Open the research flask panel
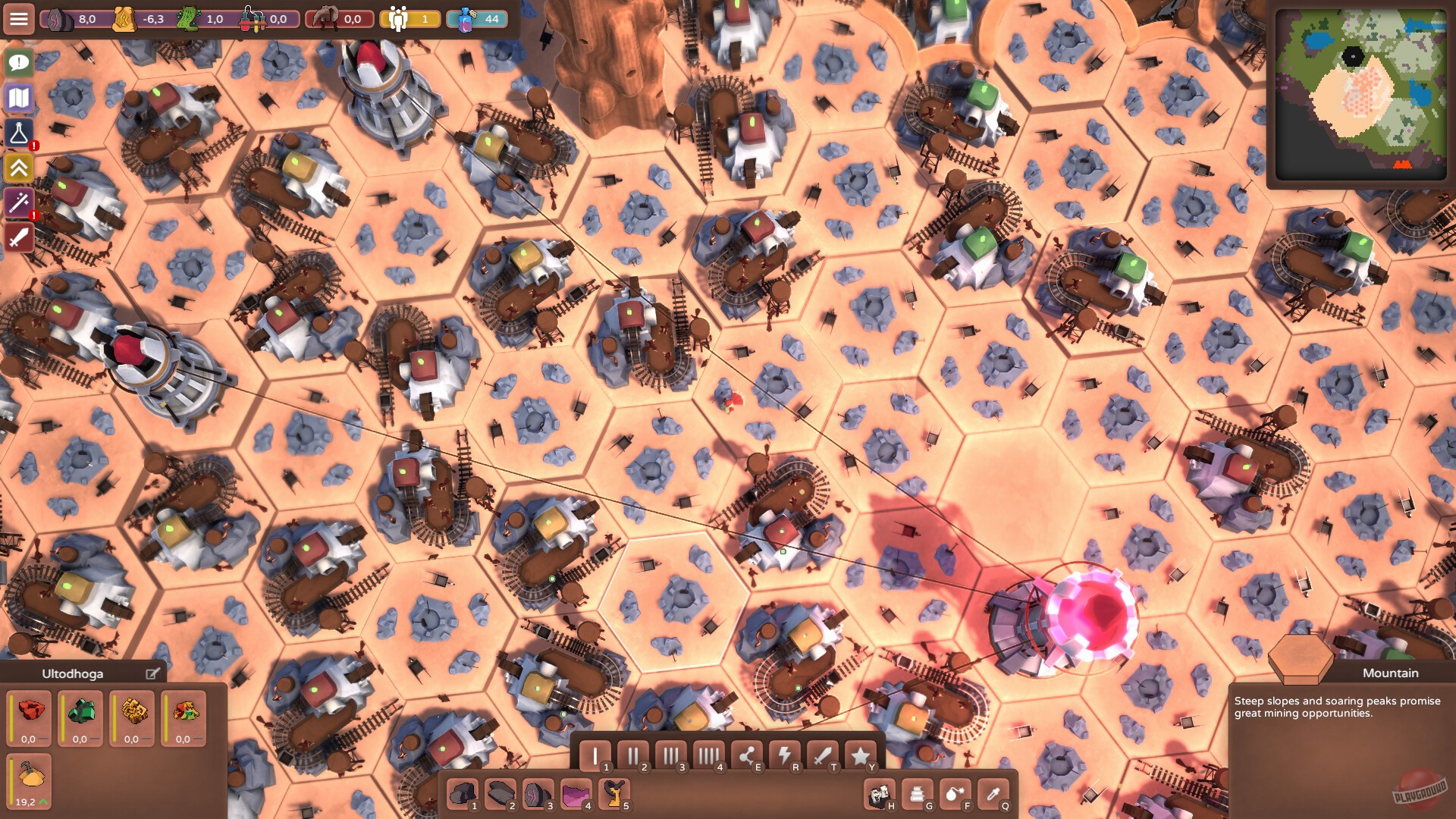 coord(18,132)
